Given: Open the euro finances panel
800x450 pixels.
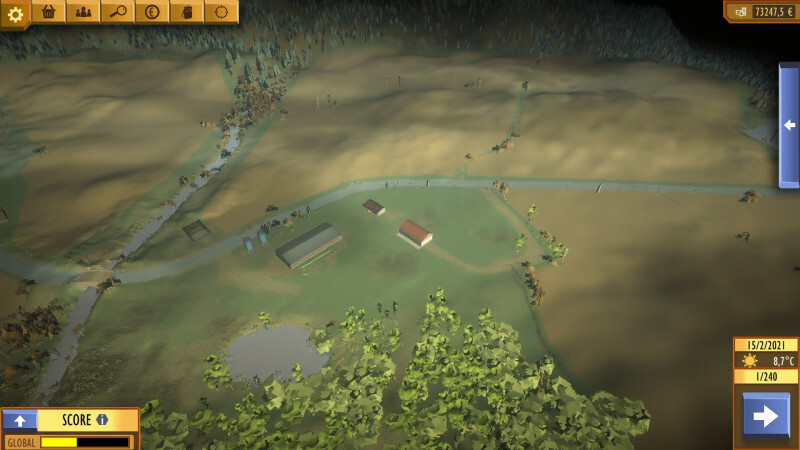Looking at the screenshot, I should tap(152, 12).
